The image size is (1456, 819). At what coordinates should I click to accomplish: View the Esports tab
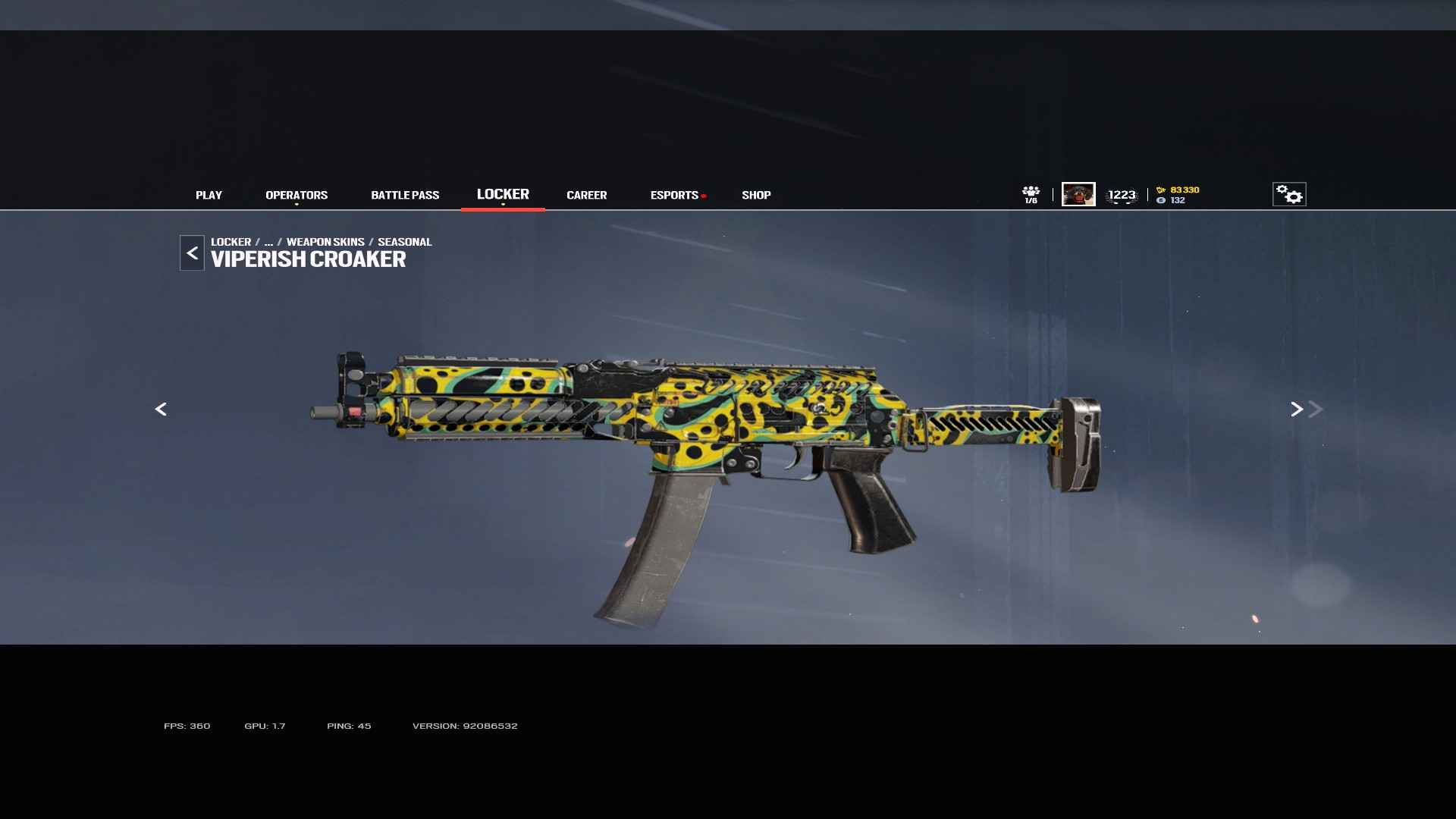pyautogui.click(x=674, y=195)
